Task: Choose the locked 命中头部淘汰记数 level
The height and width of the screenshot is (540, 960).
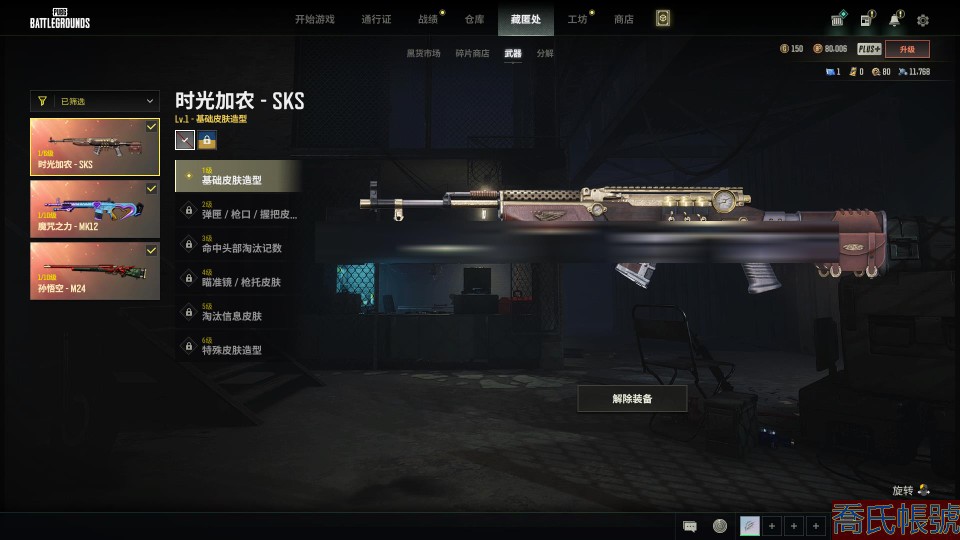Action: click(x=238, y=244)
